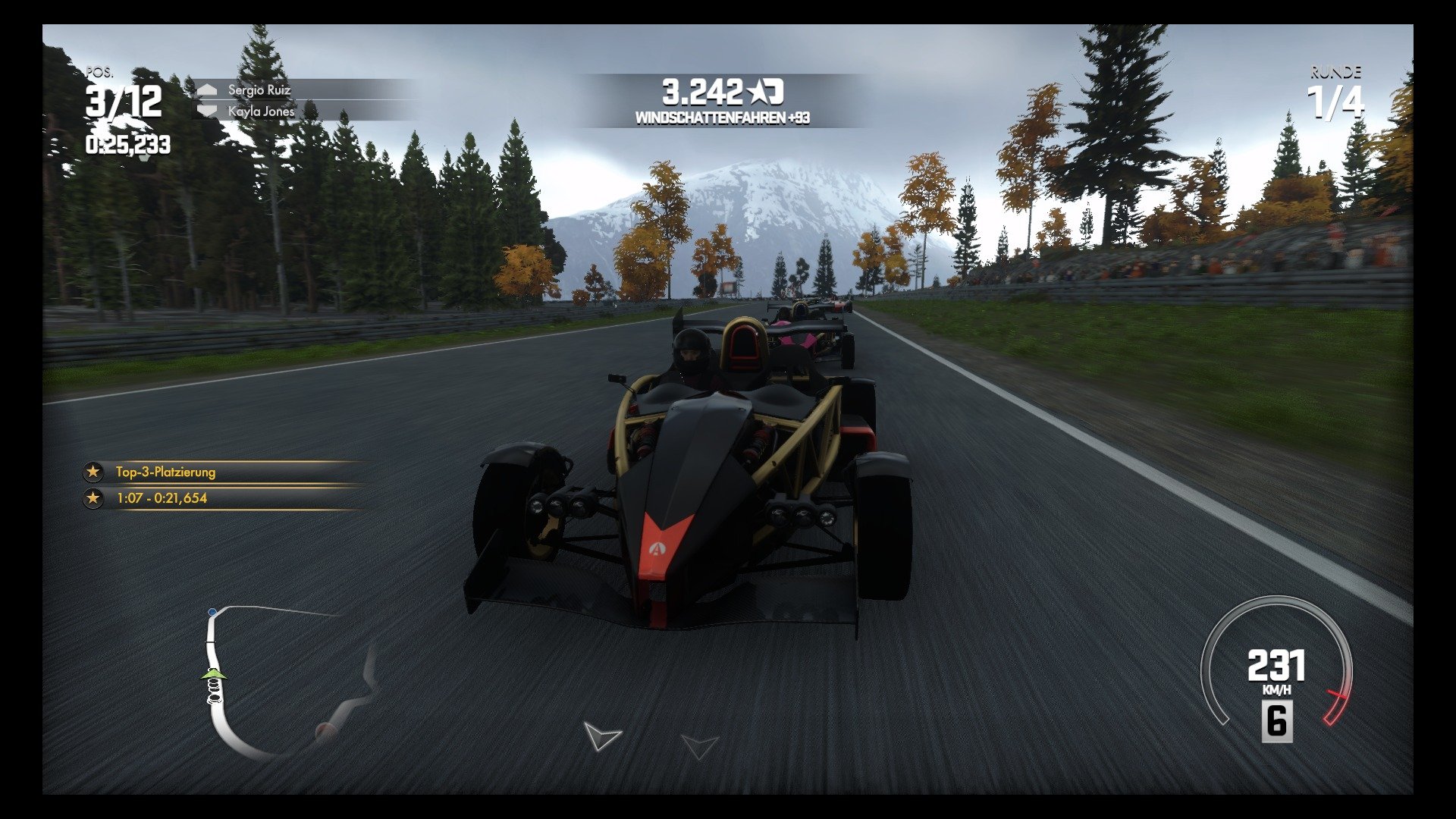Click the star next to 1:07 - 0:21,654
This screenshot has width=1456, height=819.
pos(93,498)
